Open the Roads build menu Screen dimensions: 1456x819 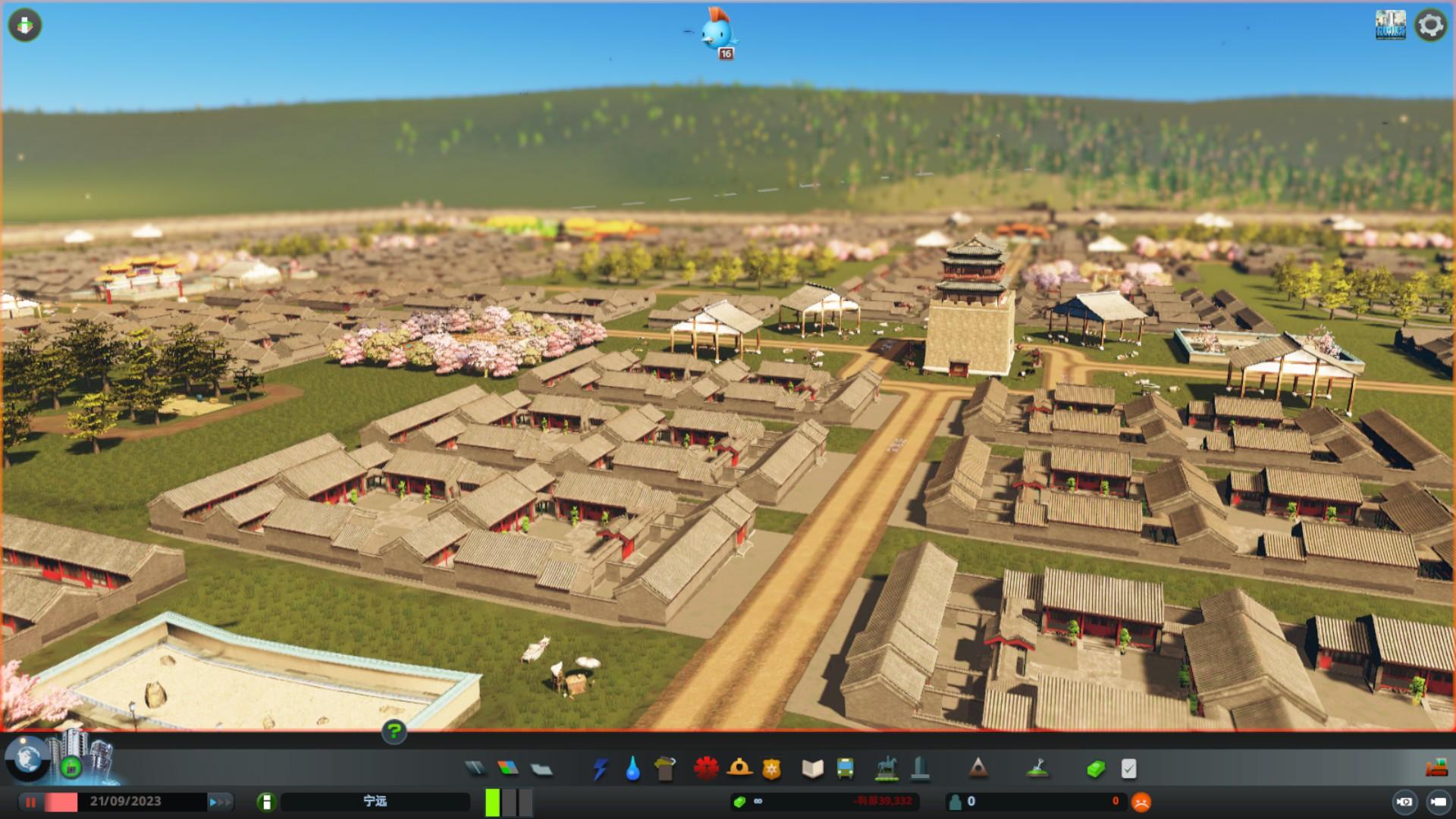pyautogui.click(x=475, y=769)
